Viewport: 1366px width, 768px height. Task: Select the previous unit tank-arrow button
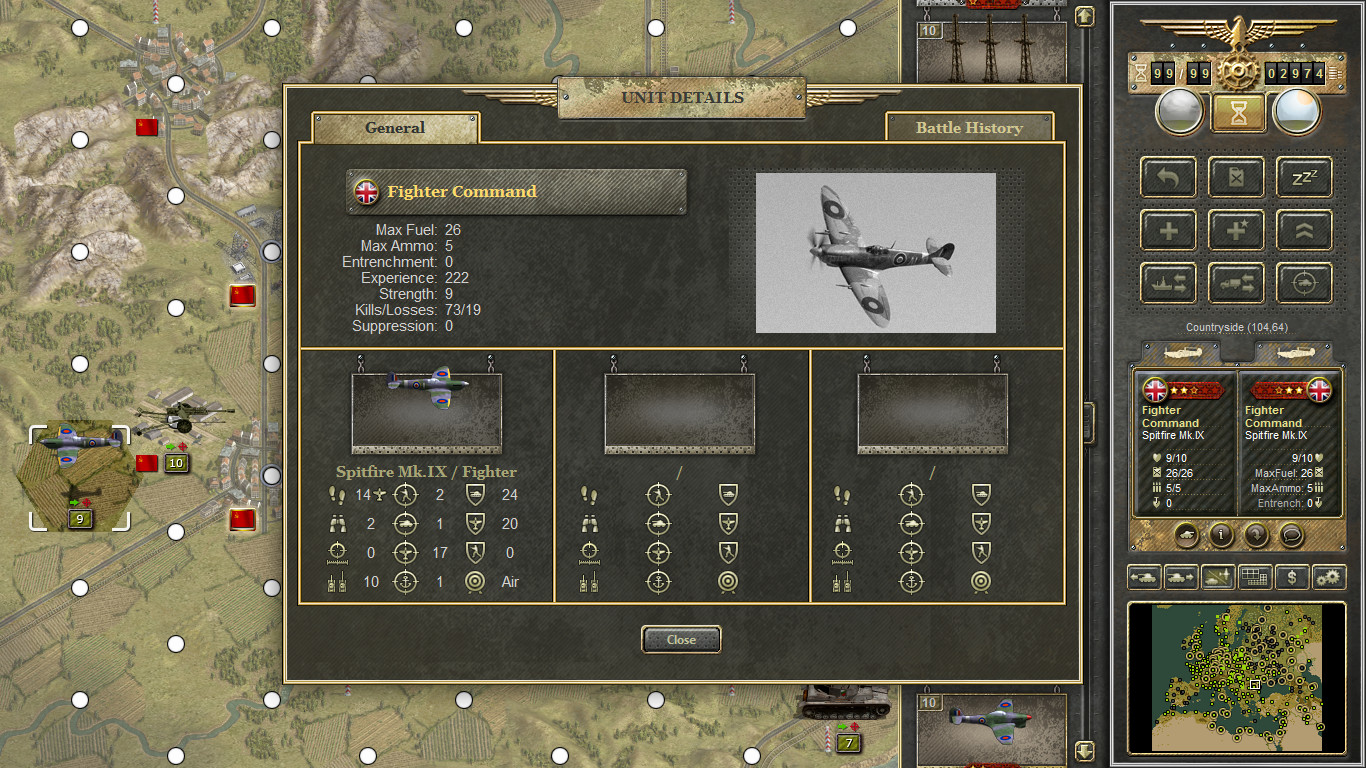pyautogui.click(x=1144, y=577)
